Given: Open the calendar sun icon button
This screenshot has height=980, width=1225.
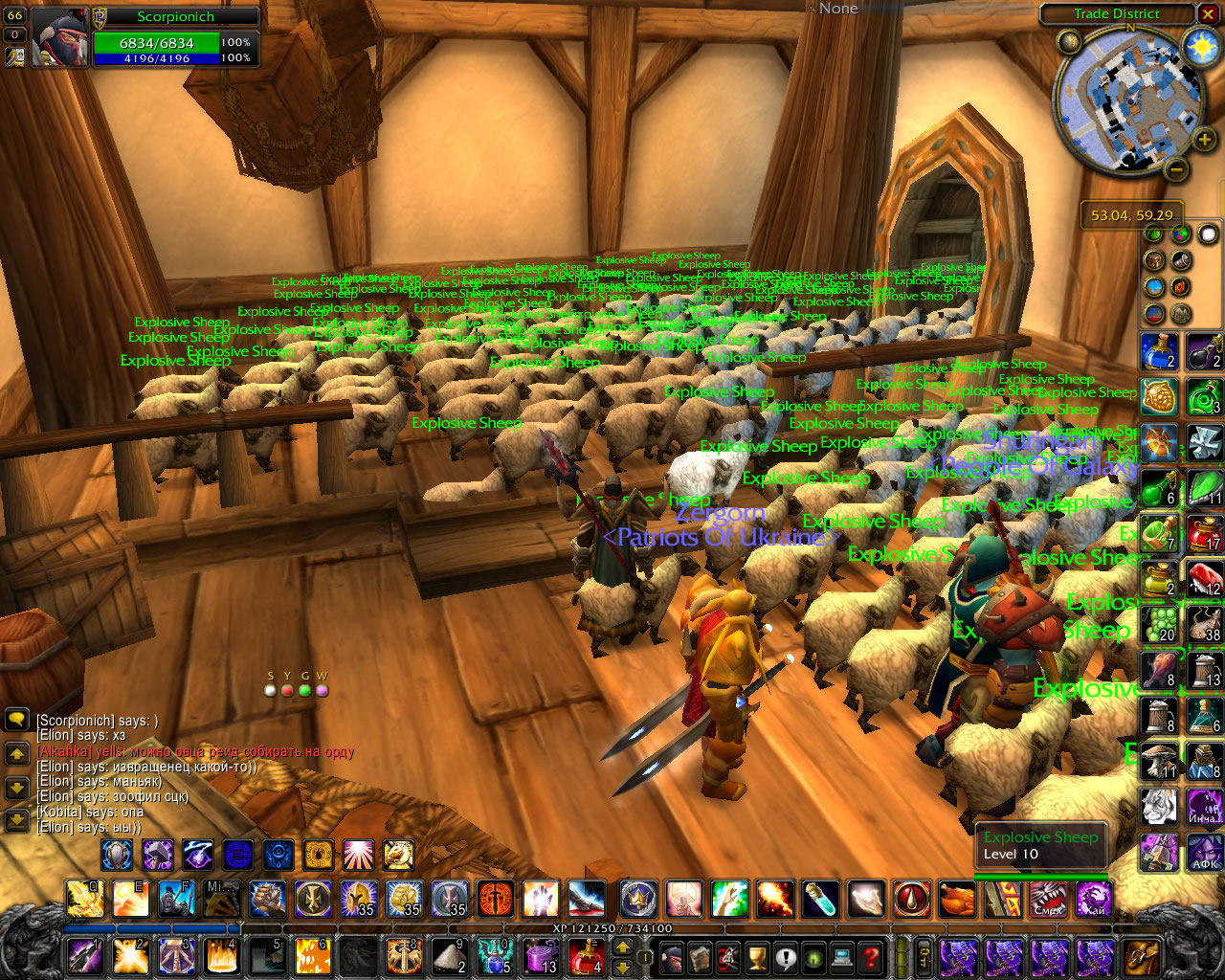Looking at the screenshot, I should 1201,44.
